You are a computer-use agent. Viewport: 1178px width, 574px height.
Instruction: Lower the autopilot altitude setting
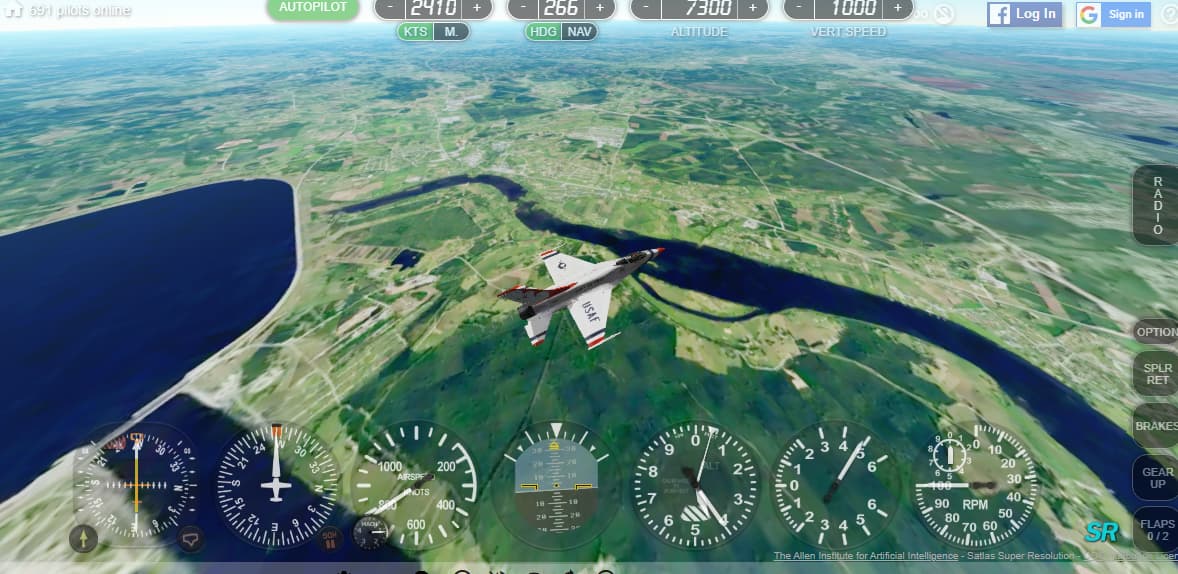tap(646, 7)
